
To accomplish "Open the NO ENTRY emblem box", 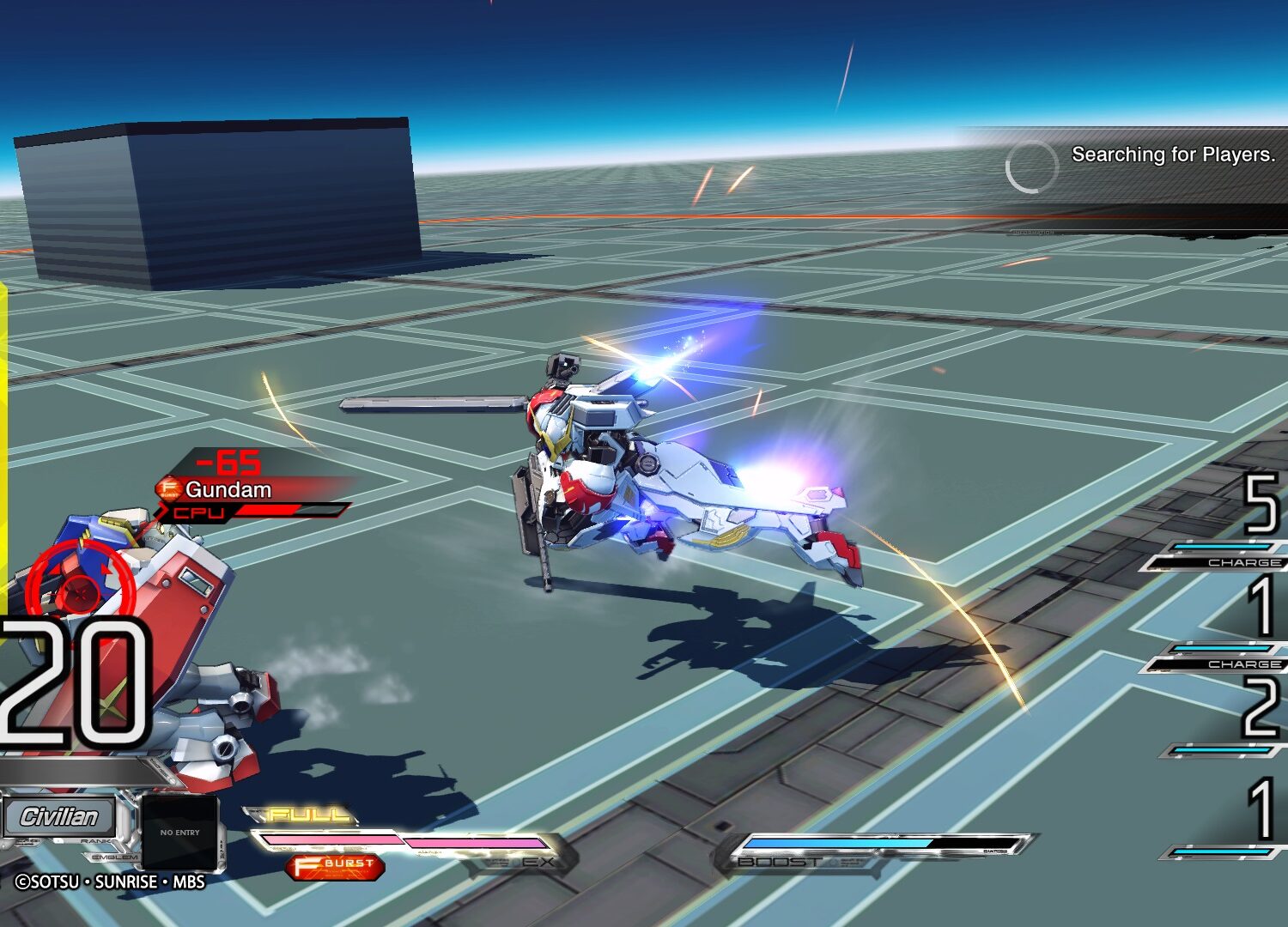I will click(x=179, y=833).
